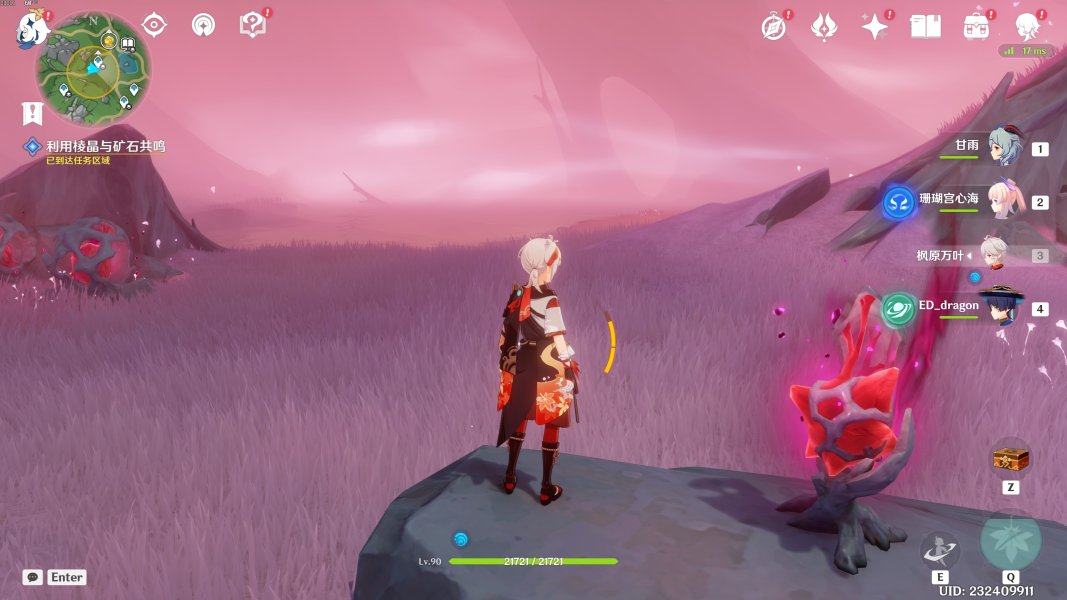Open the Adventurer Handbook book icon
Screen dimensions: 1067x600
(926, 27)
